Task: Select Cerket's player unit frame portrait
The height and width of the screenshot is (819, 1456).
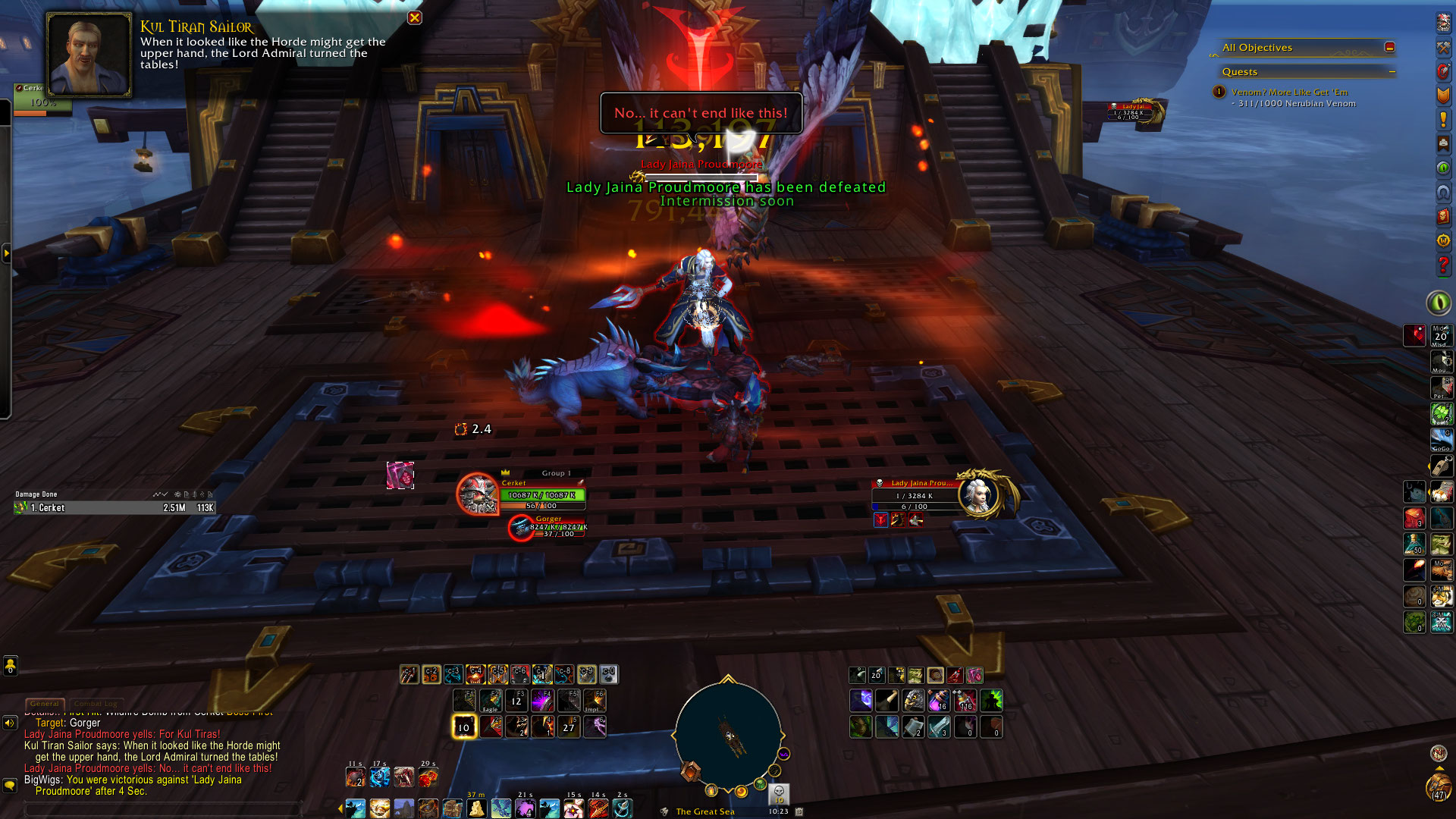Action: coord(478,495)
